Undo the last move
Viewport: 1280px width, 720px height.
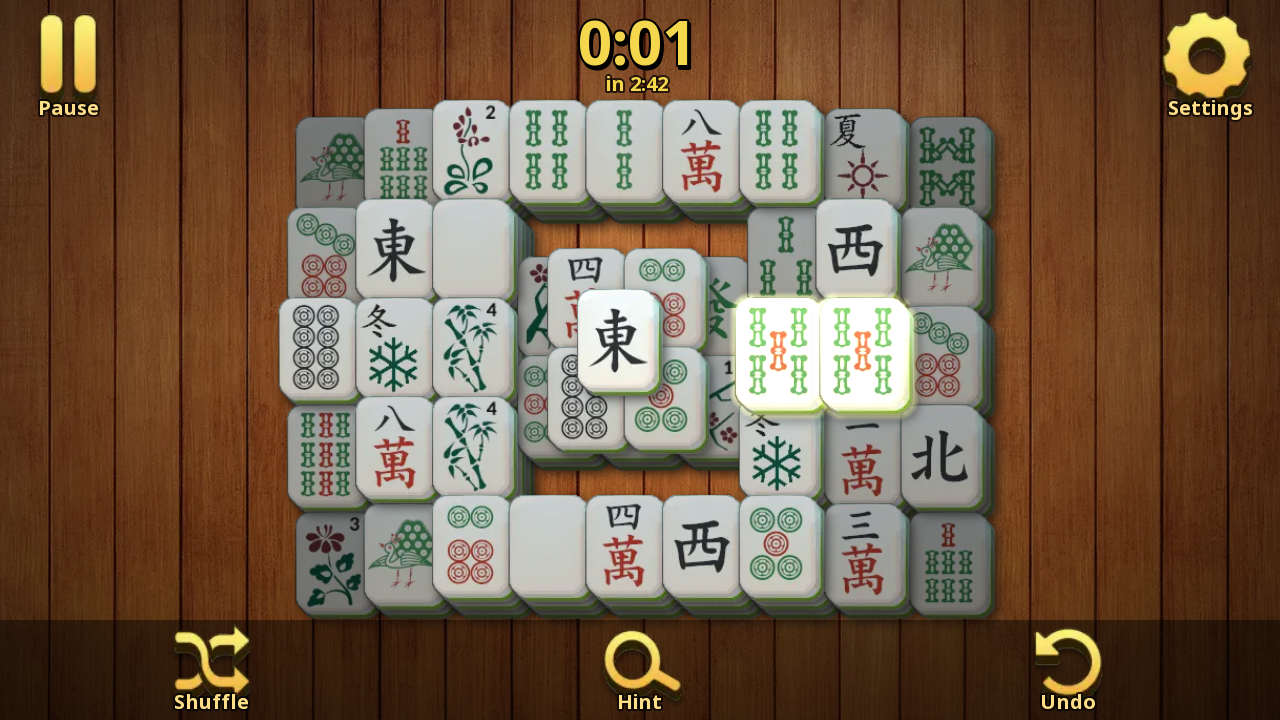tap(1067, 660)
